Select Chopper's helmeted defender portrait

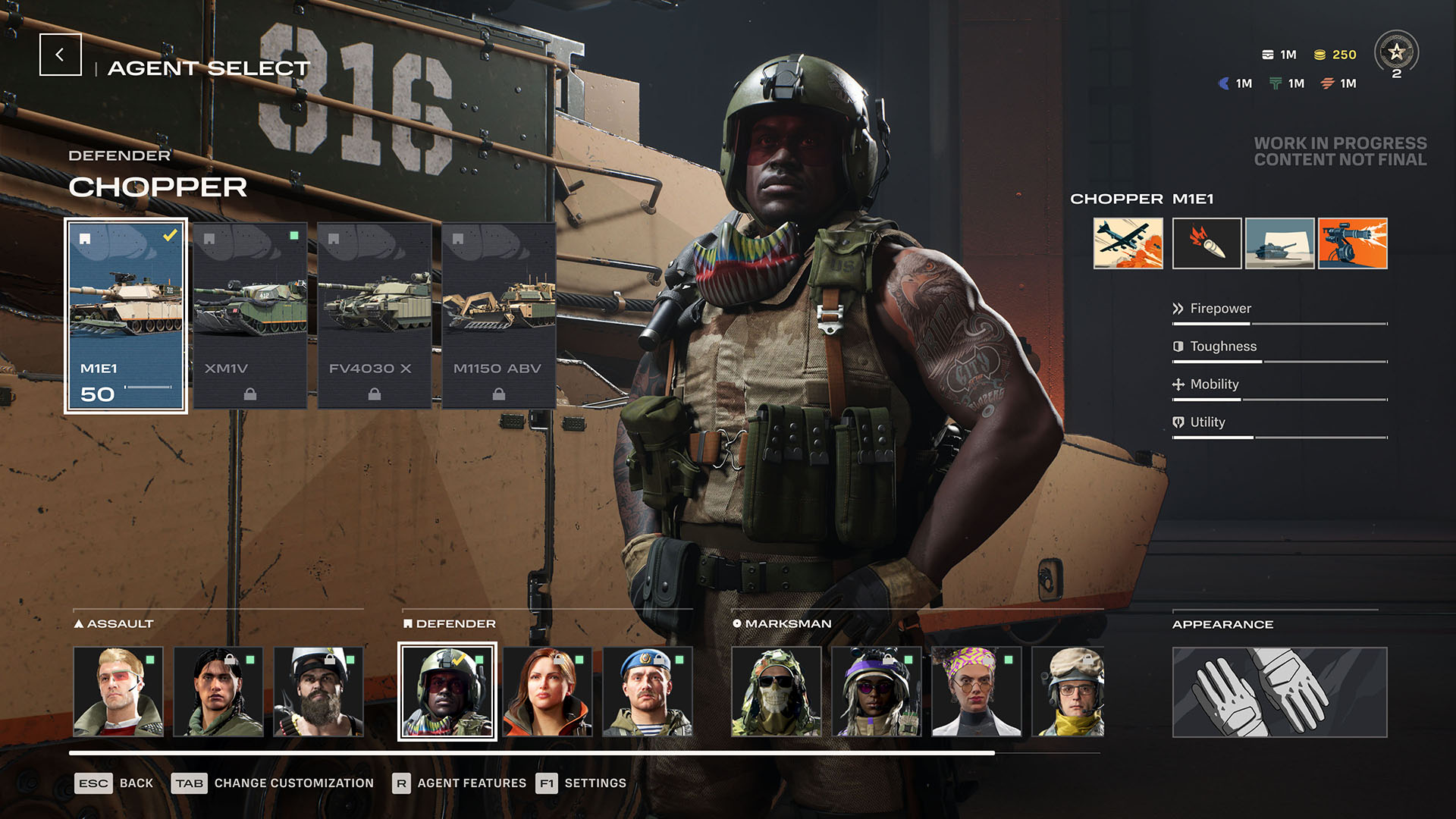pyautogui.click(x=447, y=692)
